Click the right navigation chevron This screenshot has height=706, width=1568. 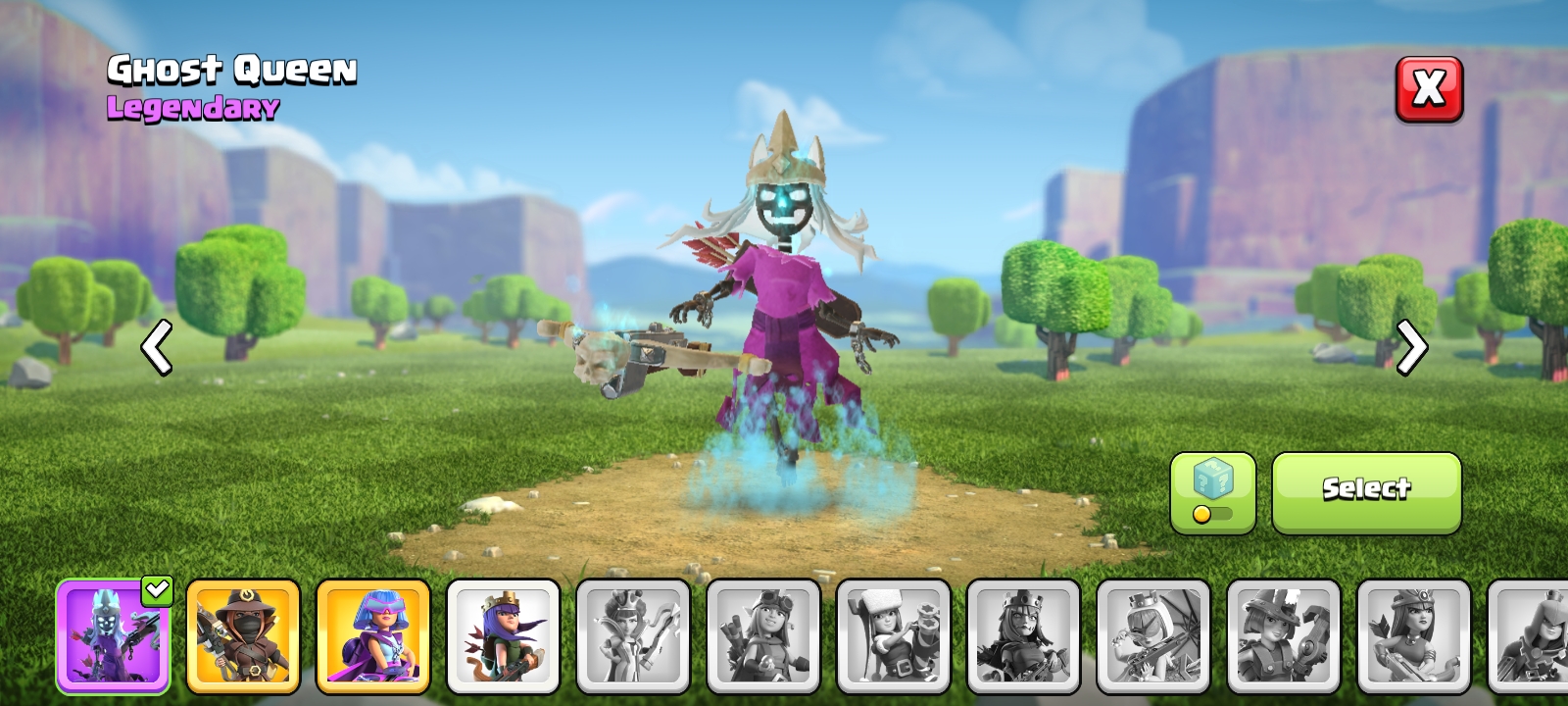click(x=1412, y=348)
